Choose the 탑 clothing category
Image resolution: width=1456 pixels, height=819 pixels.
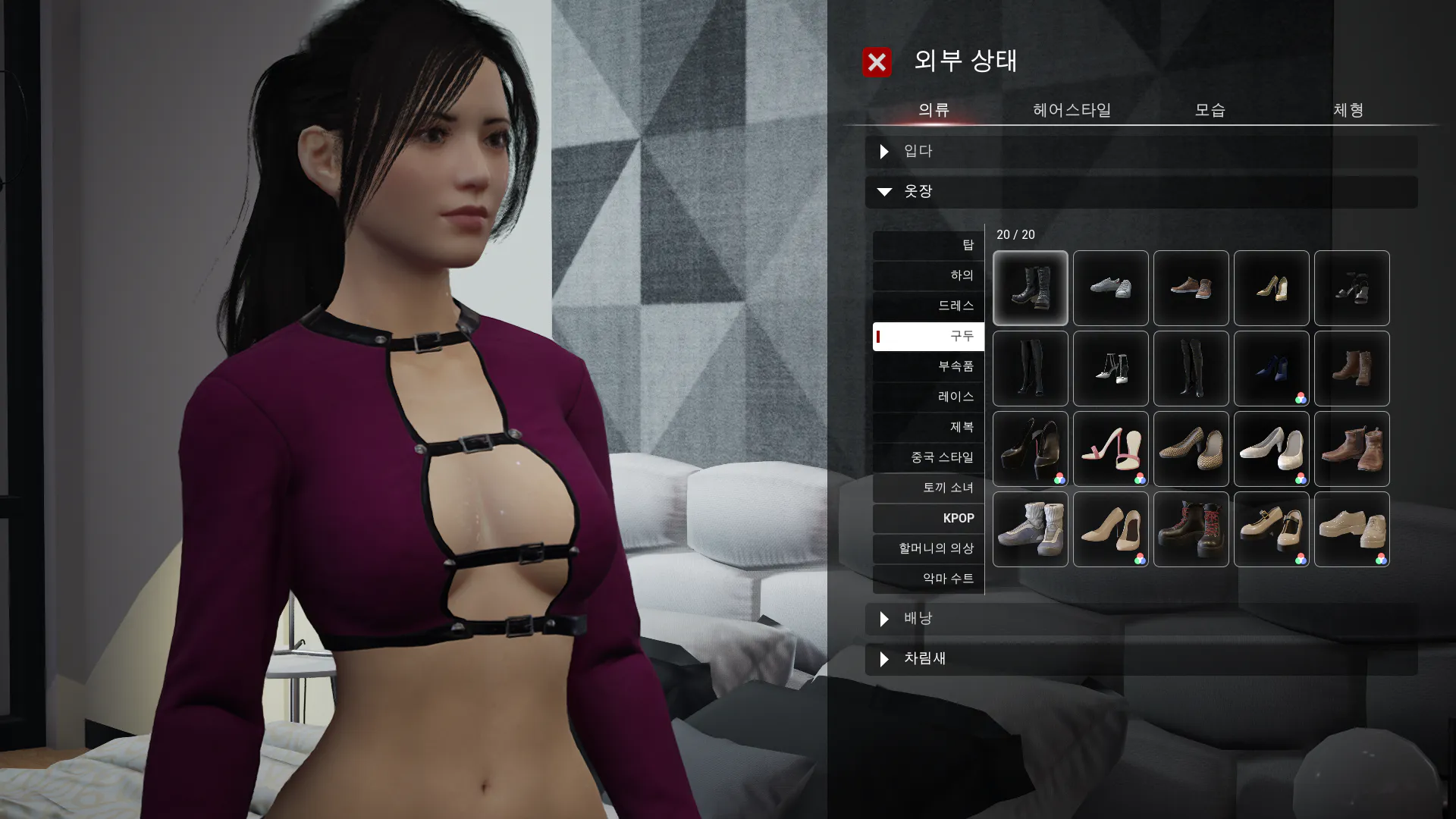(x=928, y=245)
